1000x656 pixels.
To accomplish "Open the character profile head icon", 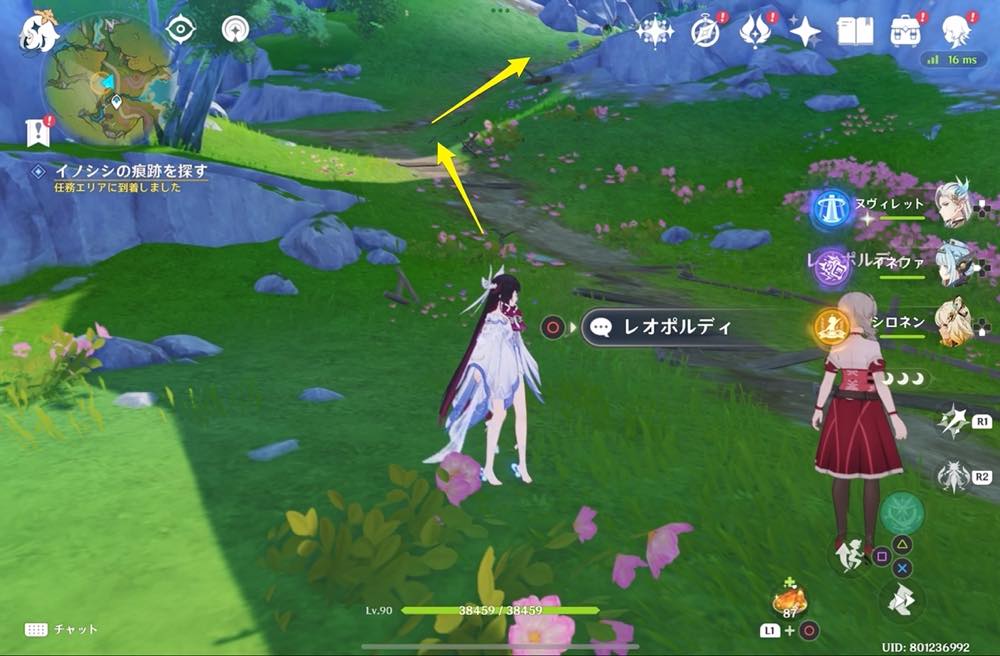I will [957, 29].
